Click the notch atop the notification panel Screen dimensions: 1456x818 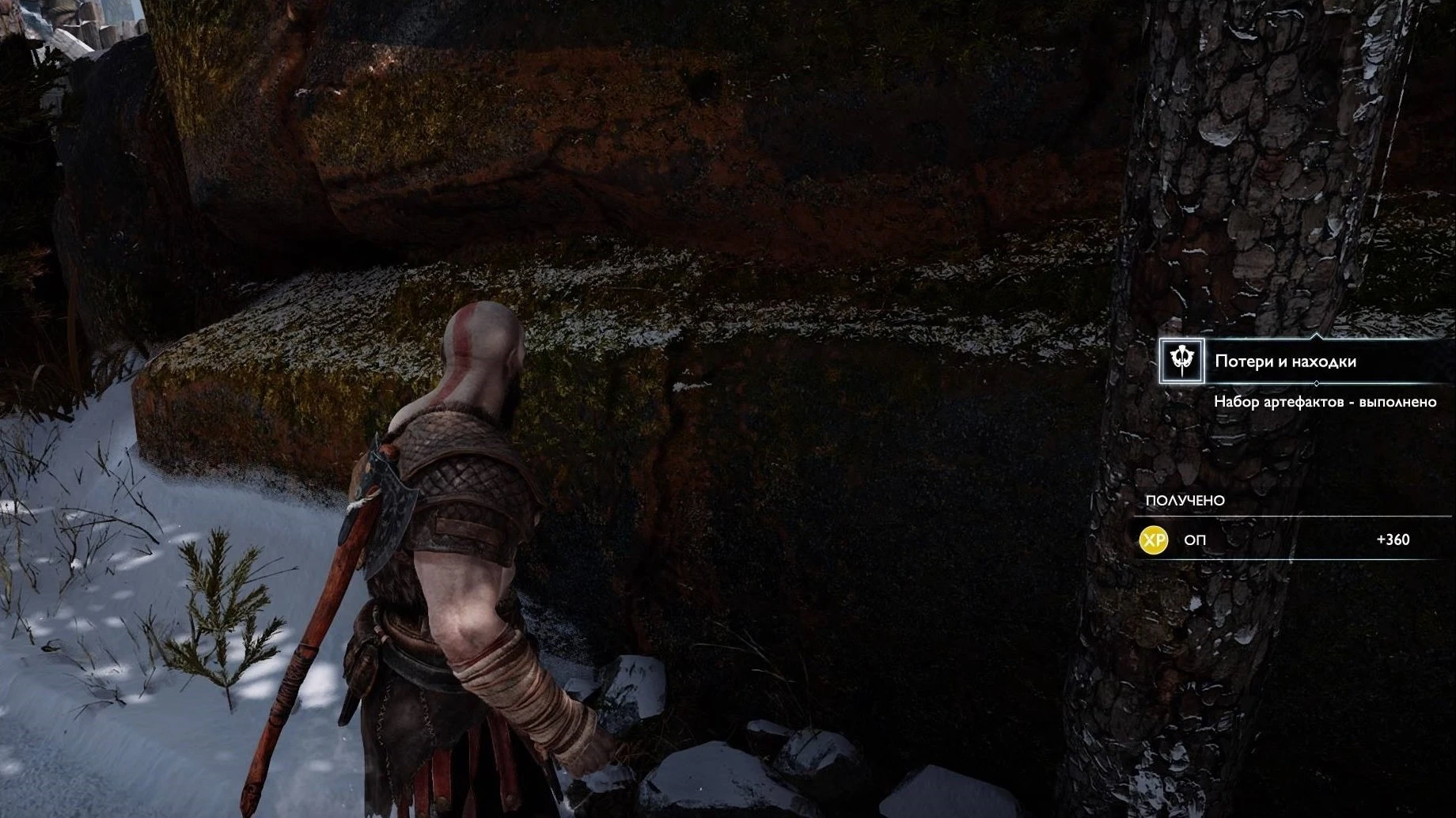coord(1316,335)
